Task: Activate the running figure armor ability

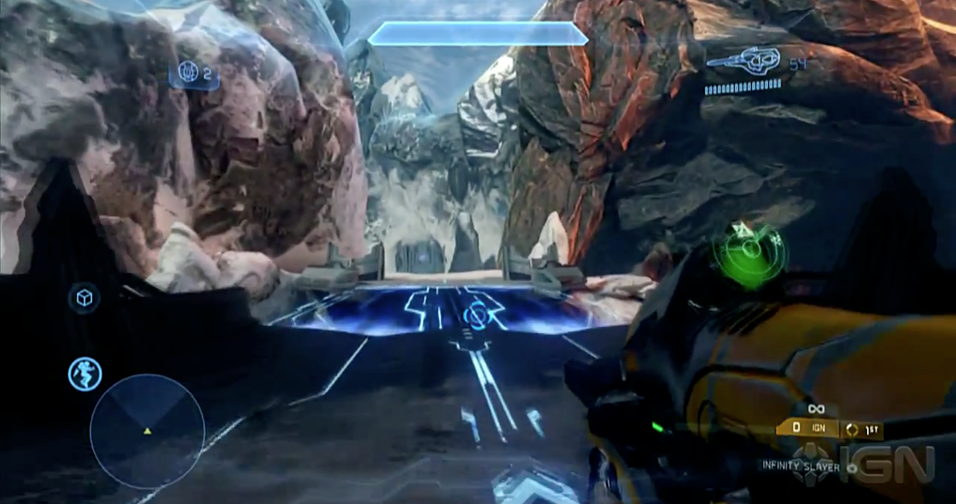Action: pos(84,374)
